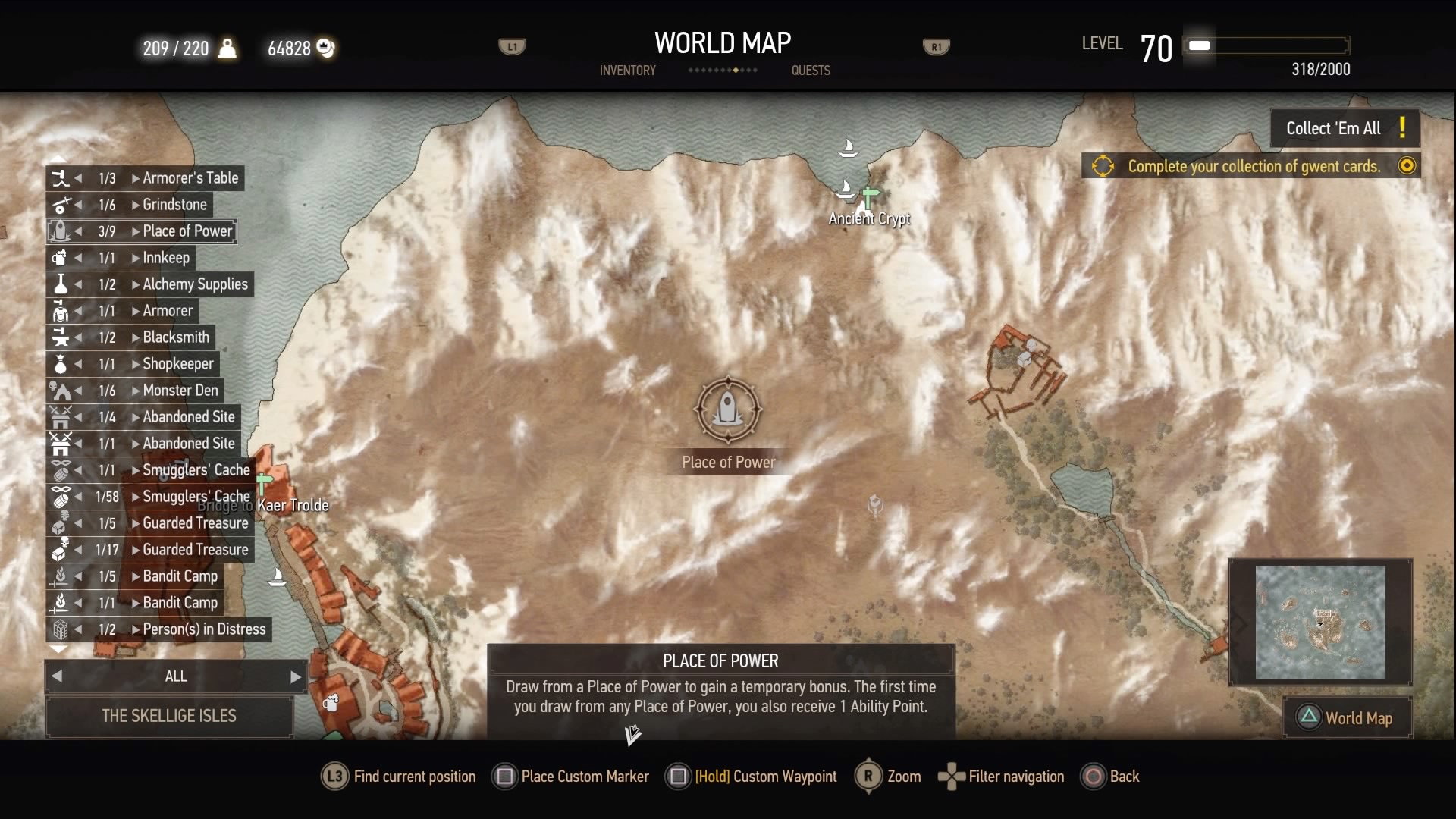Choose the Grindstone filter entry

point(174,205)
